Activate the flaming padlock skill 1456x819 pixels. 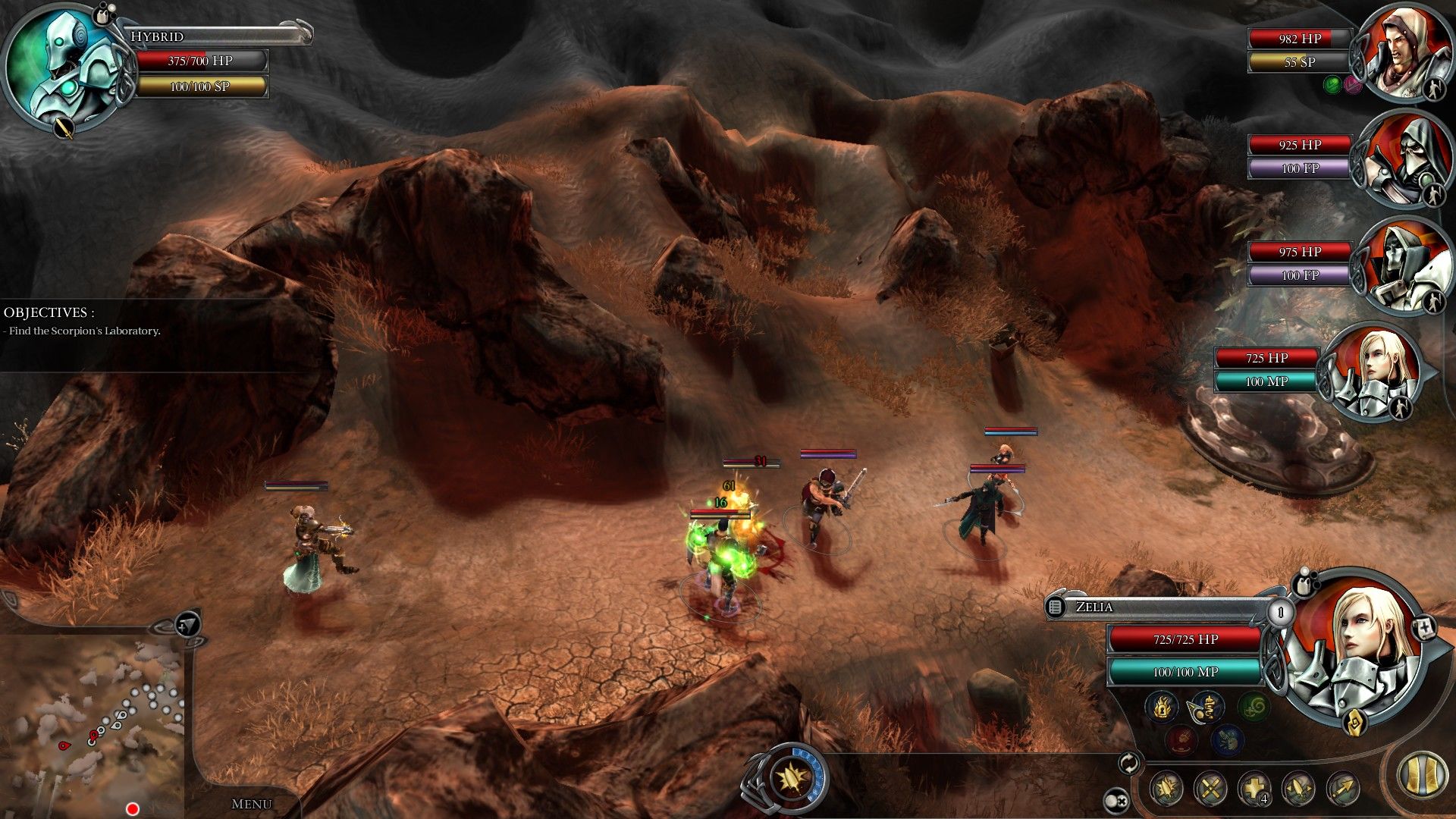[1162, 707]
